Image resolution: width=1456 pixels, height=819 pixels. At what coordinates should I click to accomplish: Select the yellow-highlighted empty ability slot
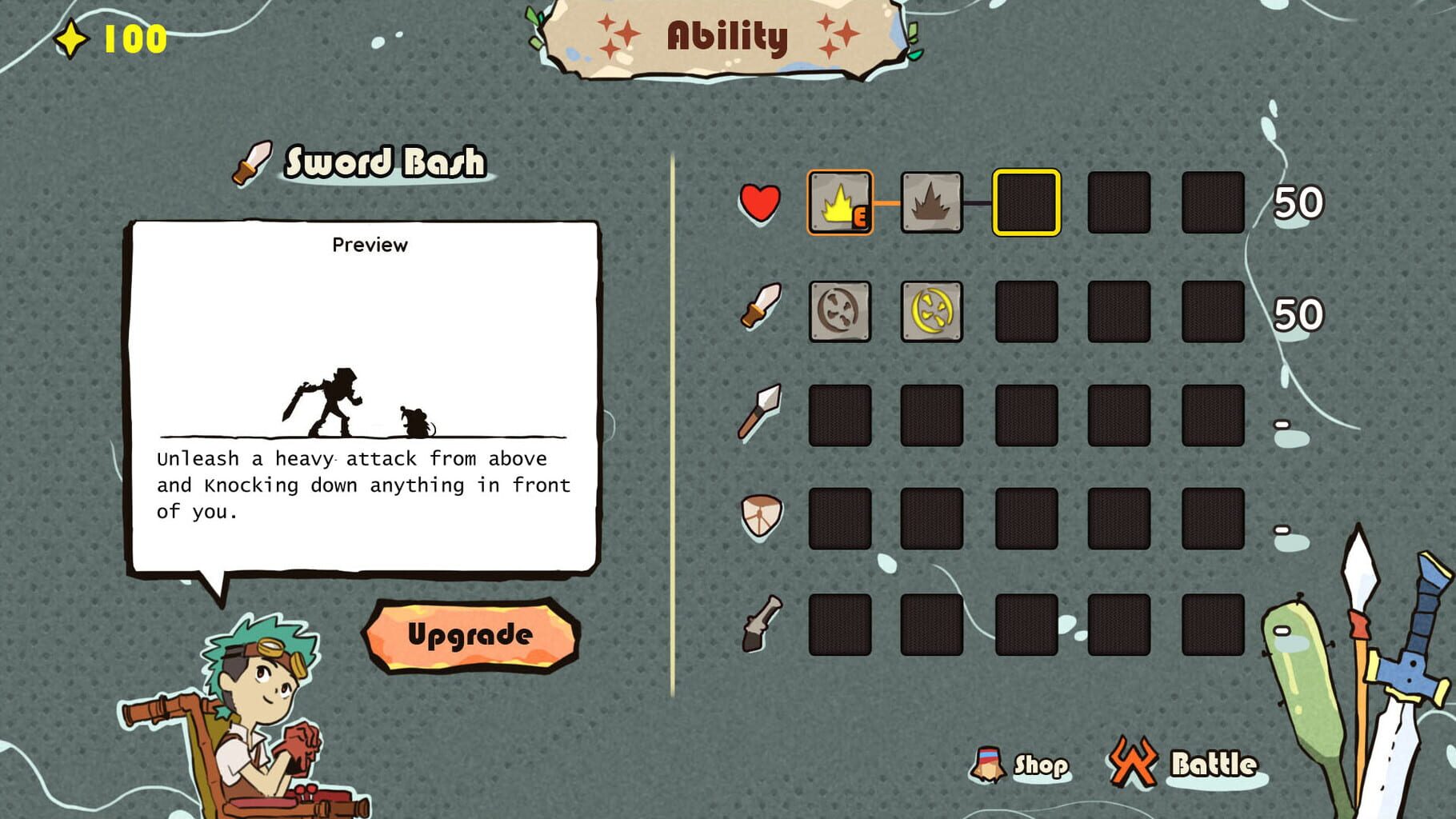point(1026,203)
